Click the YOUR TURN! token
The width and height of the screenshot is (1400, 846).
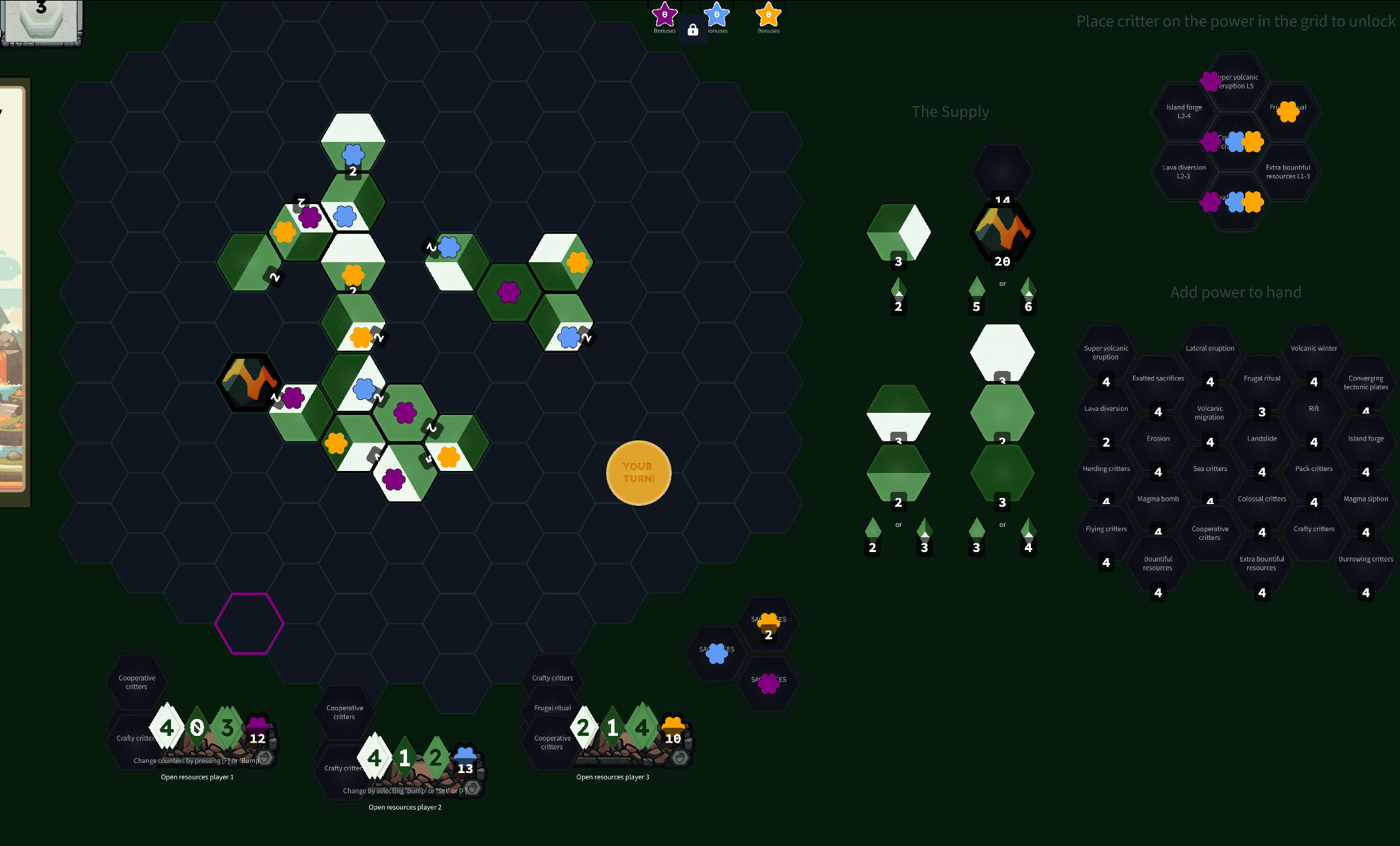click(x=638, y=472)
